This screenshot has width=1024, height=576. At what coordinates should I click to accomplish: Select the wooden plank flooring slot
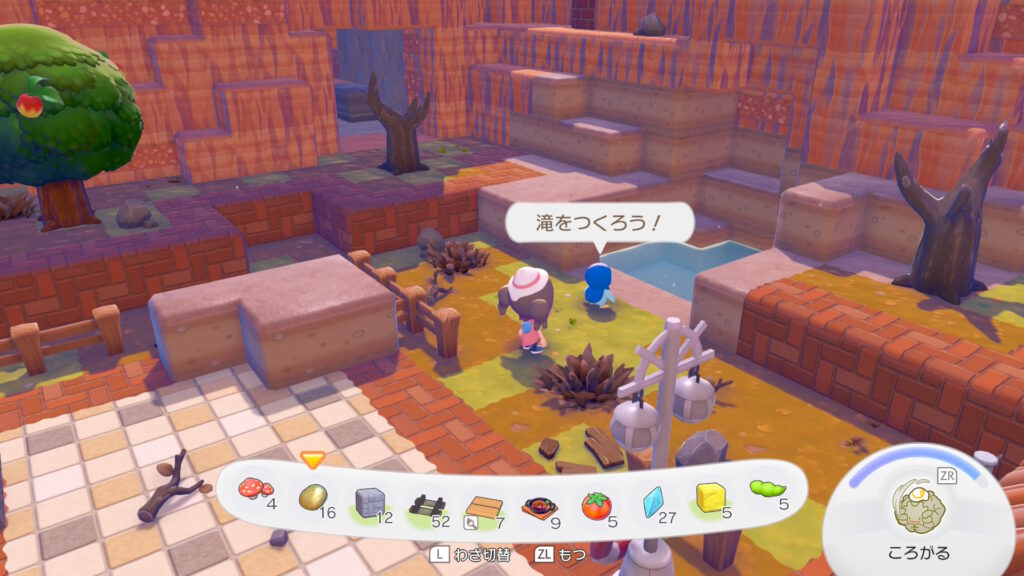tap(482, 507)
